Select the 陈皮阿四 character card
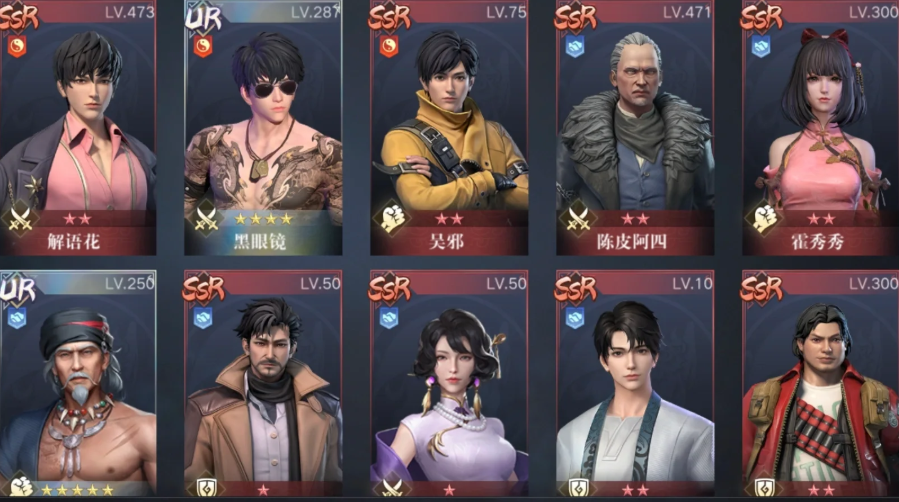The height and width of the screenshot is (502, 899). (635, 130)
